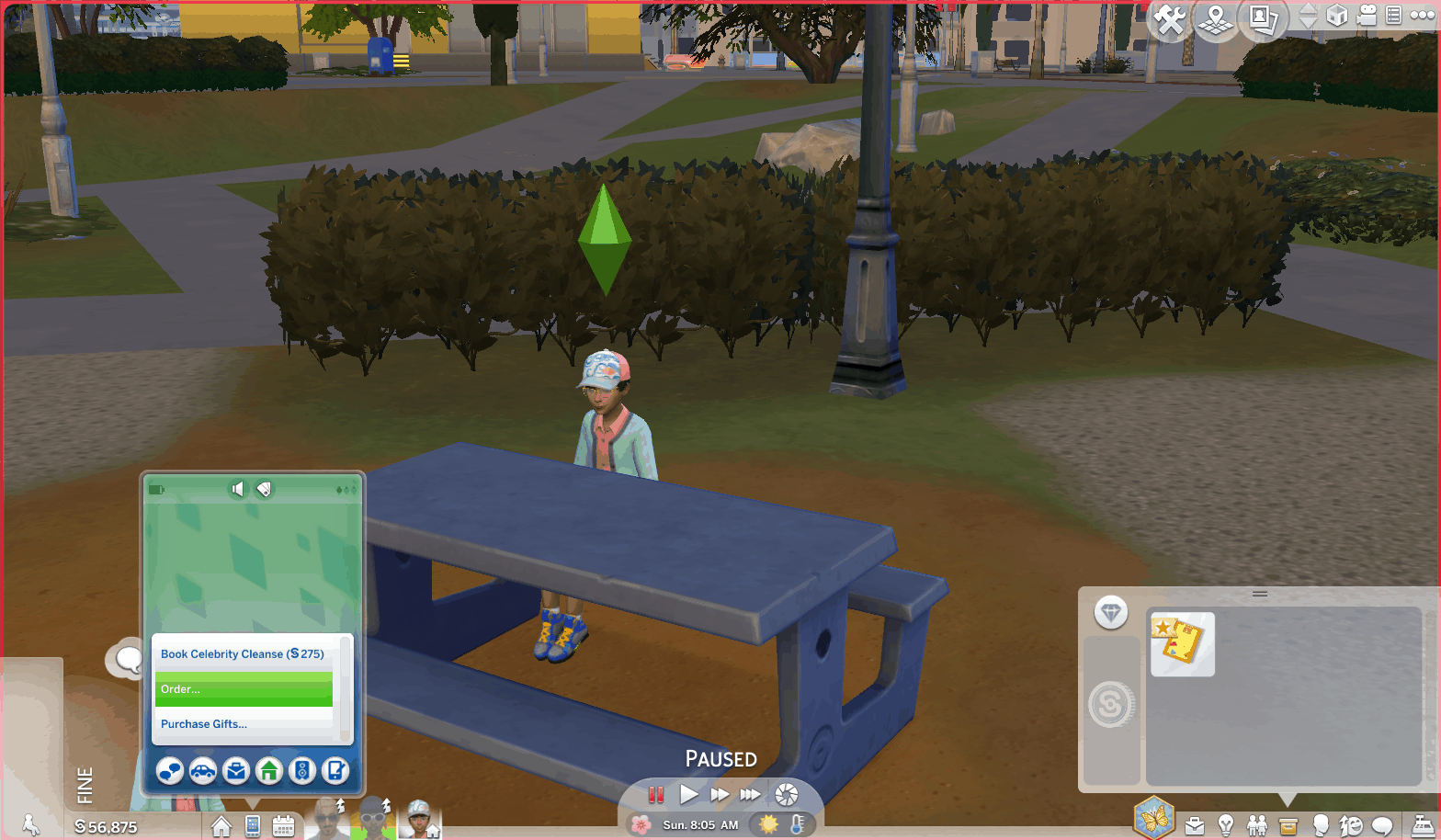Click the red pause button

click(656, 794)
